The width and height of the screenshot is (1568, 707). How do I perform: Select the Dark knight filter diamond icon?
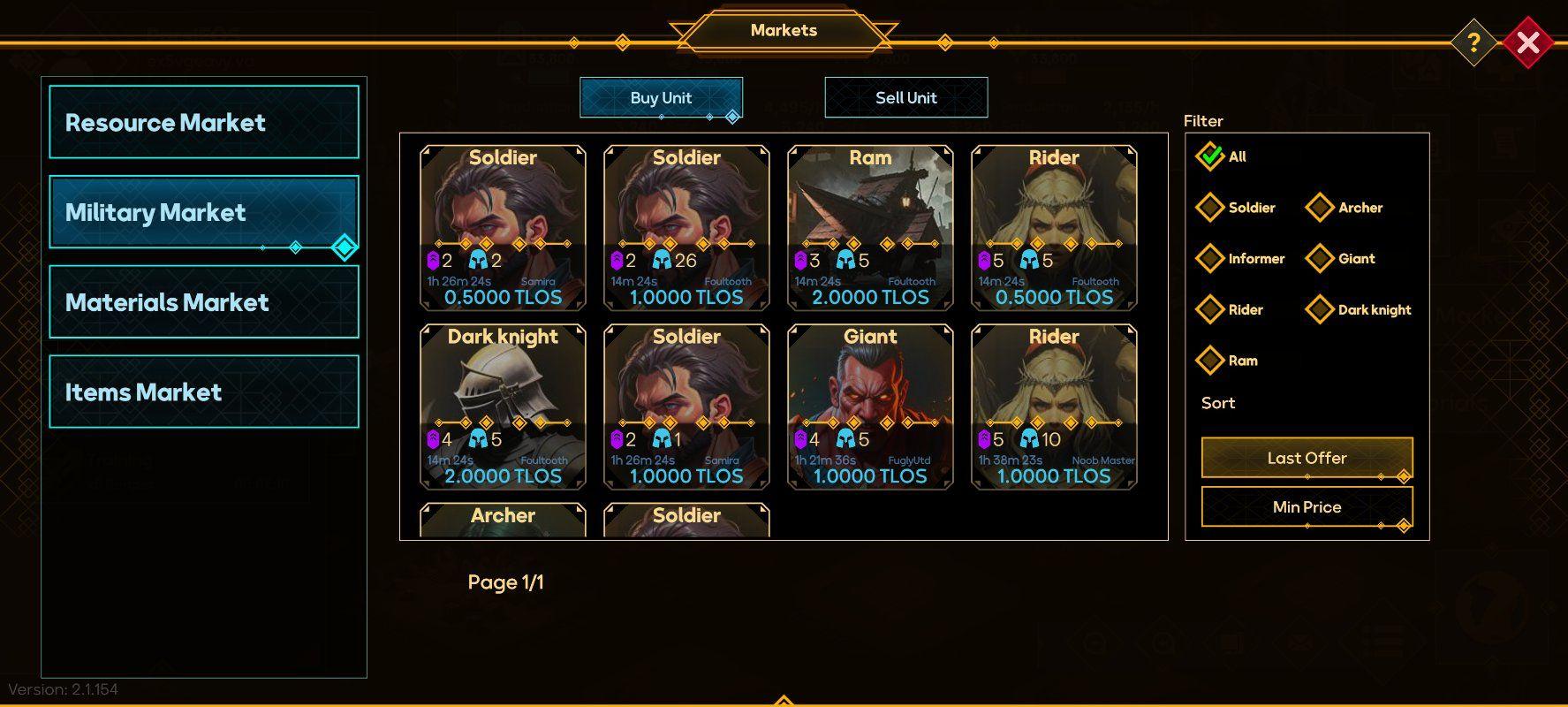[1320, 309]
